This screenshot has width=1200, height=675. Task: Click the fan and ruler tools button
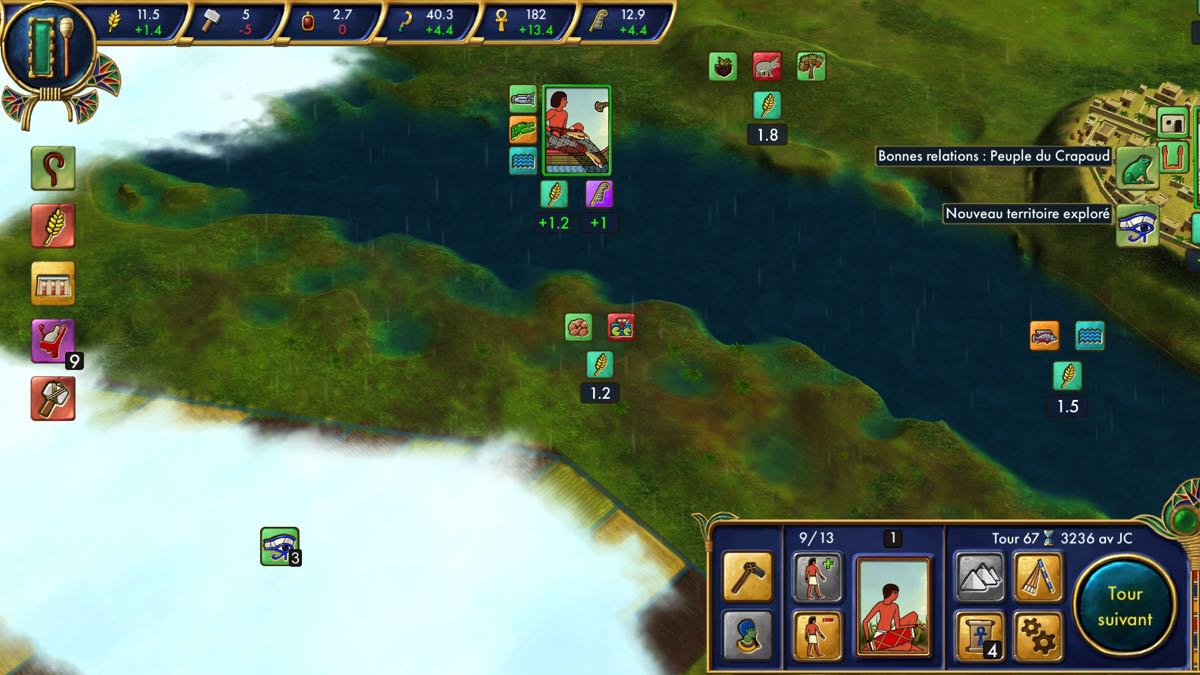pyautogui.click(x=1037, y=577)
